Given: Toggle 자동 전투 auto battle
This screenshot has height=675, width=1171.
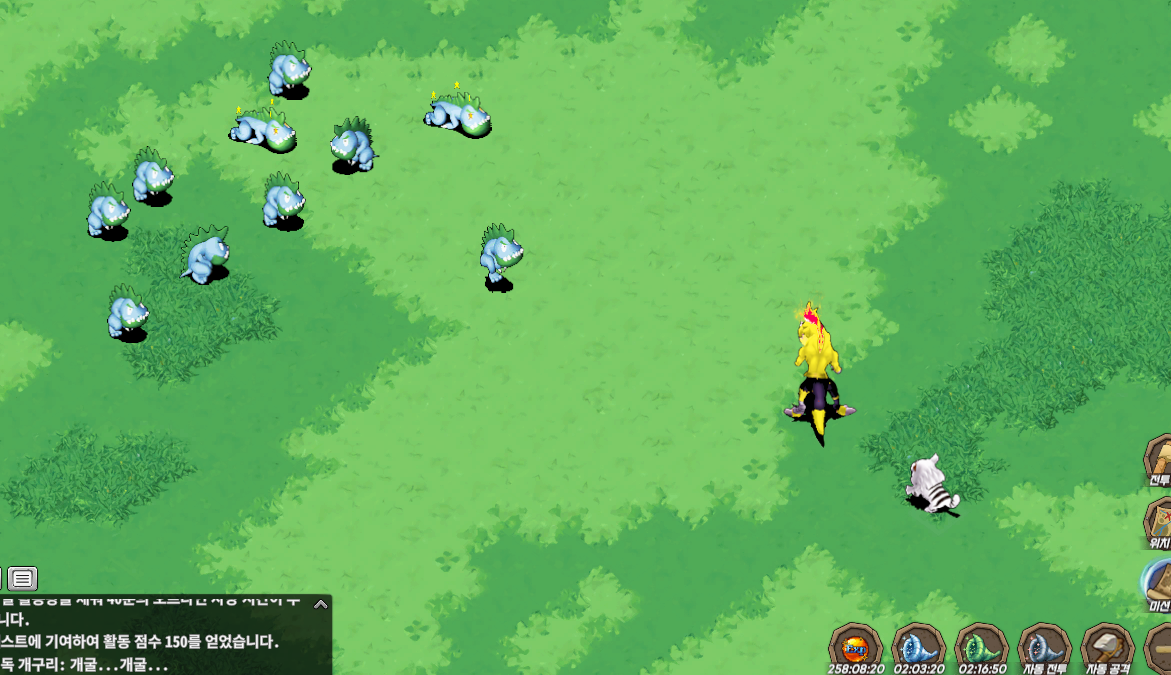Looking at the screenshot, I should (1044, 645).
